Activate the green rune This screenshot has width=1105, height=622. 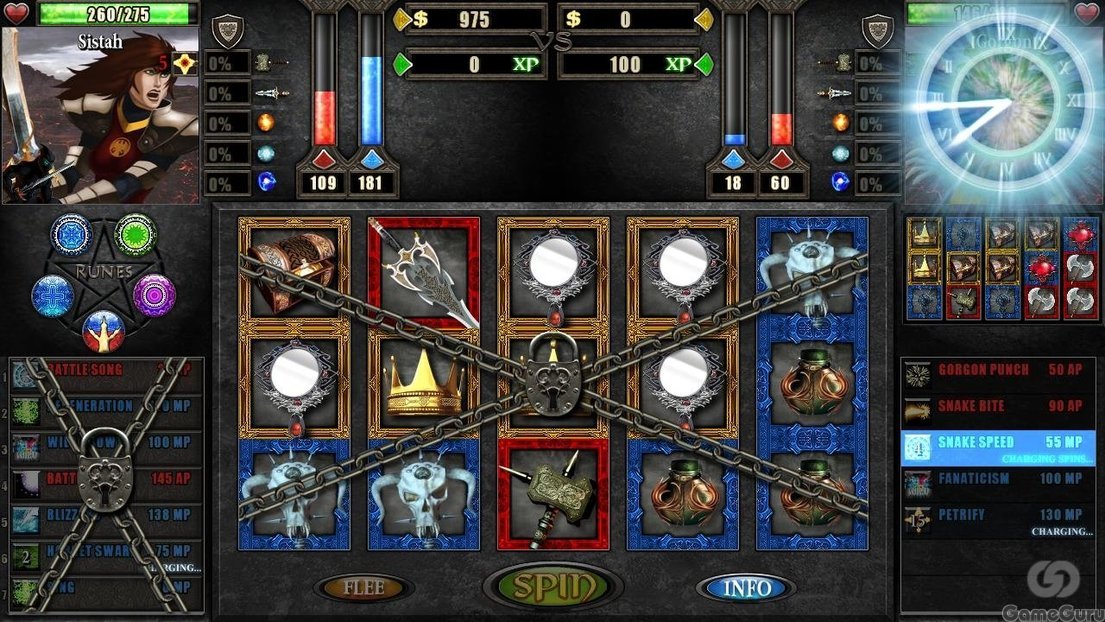pos(135,235)
